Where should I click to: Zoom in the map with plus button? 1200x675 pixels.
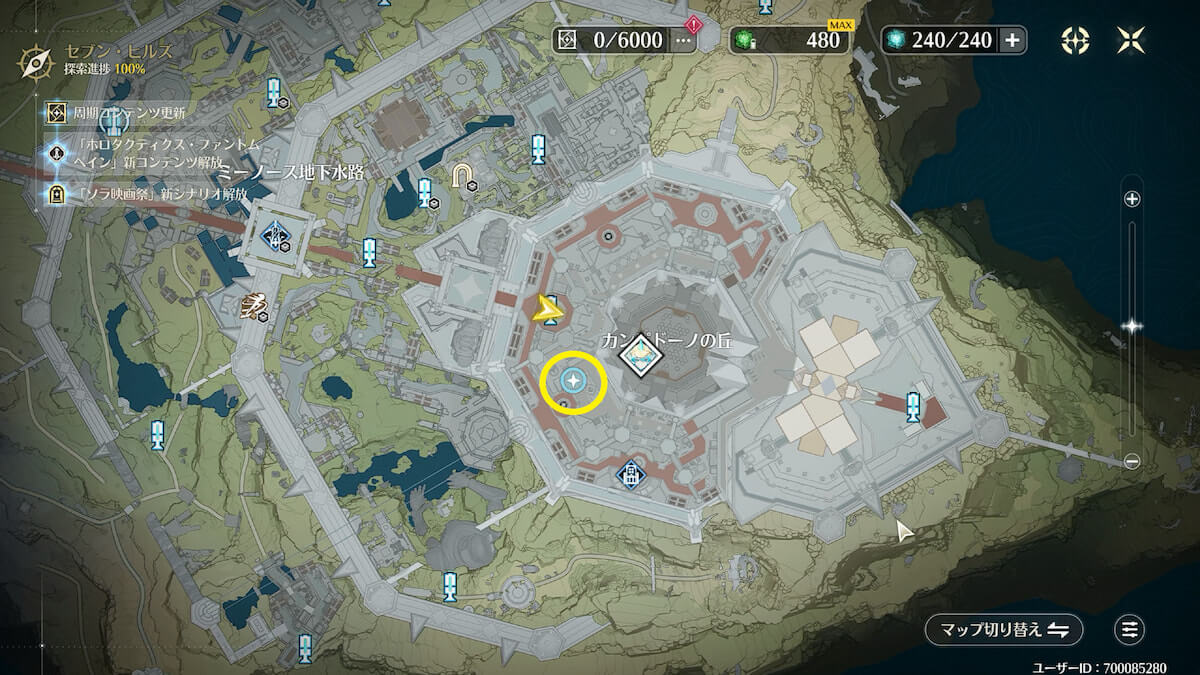[x=1132, y=199]
